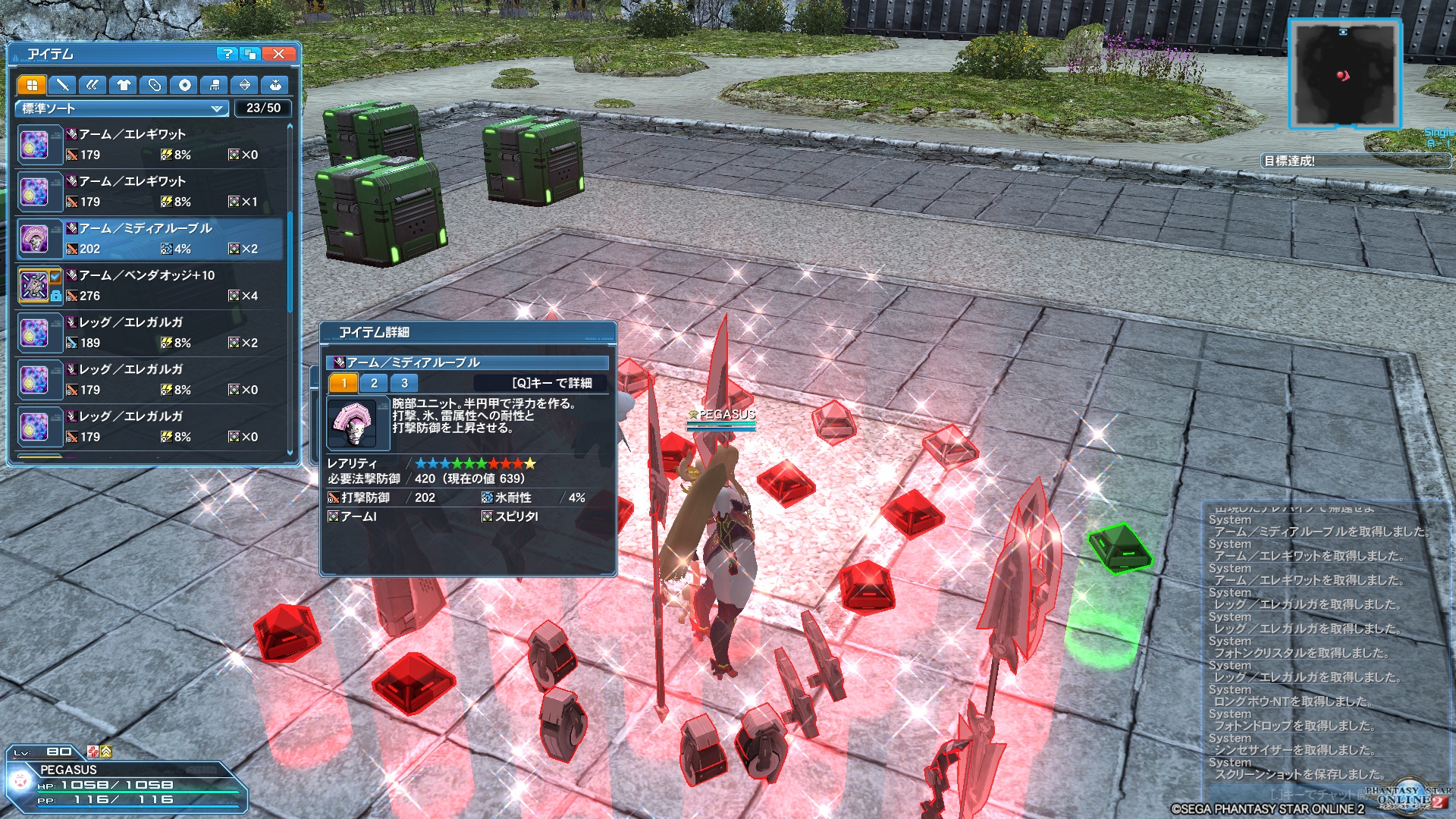Viewport: 1456px width, 819px height.
Task: Select アーム／ミディアルーブル in the item list
Action: click(150, 238)
